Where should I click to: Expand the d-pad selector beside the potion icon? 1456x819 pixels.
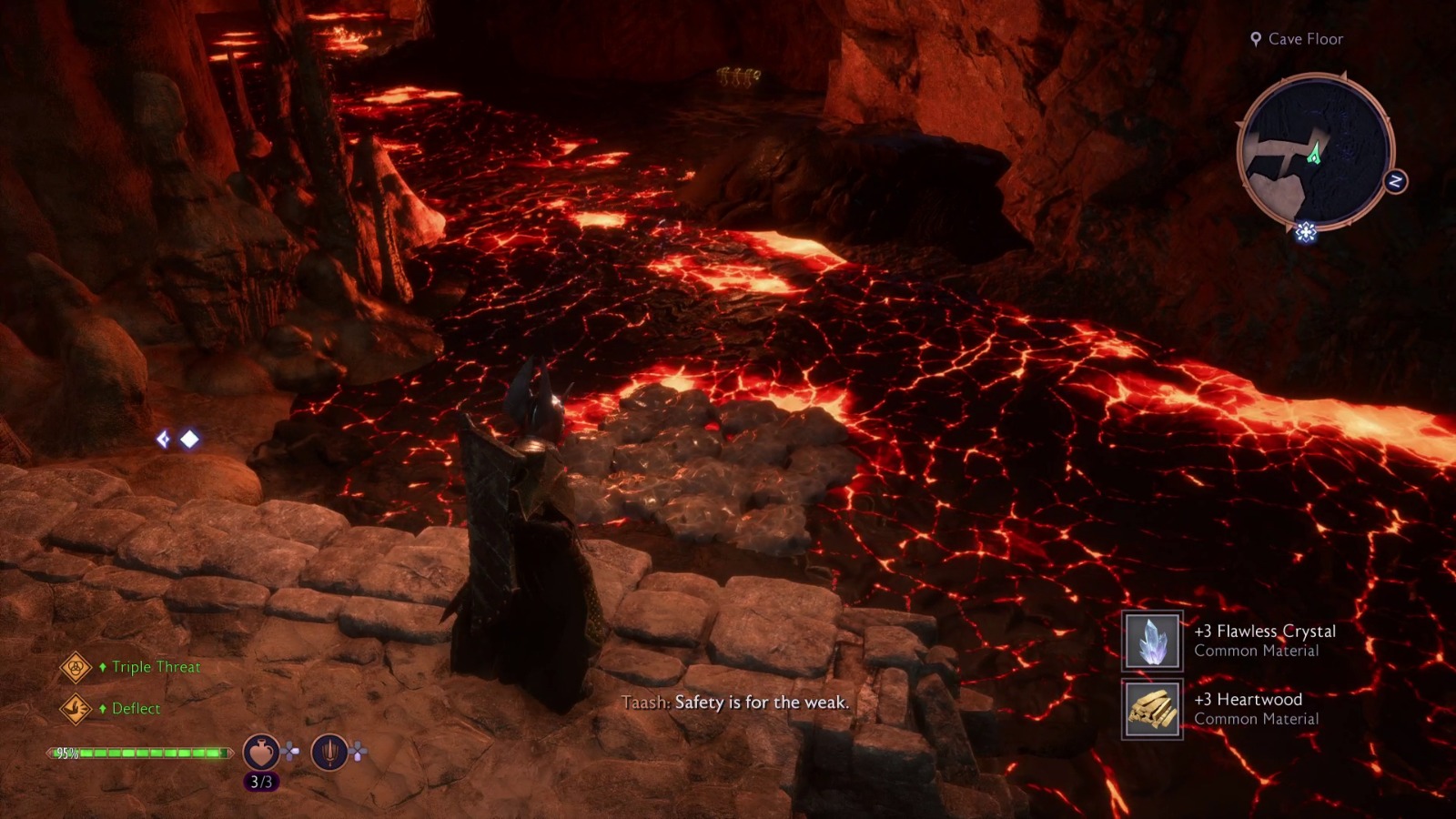coord(290,751)
